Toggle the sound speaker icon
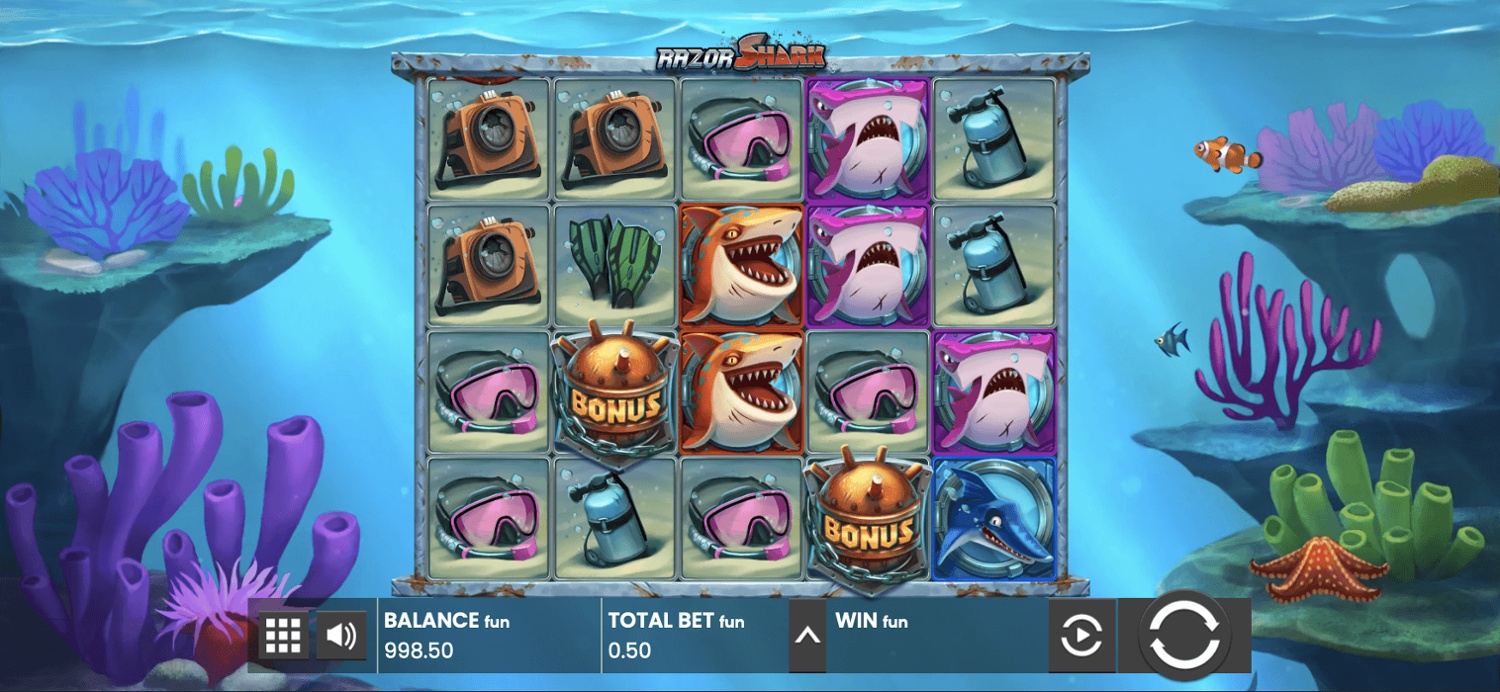 pyautogui.click(x=341, y=635)
